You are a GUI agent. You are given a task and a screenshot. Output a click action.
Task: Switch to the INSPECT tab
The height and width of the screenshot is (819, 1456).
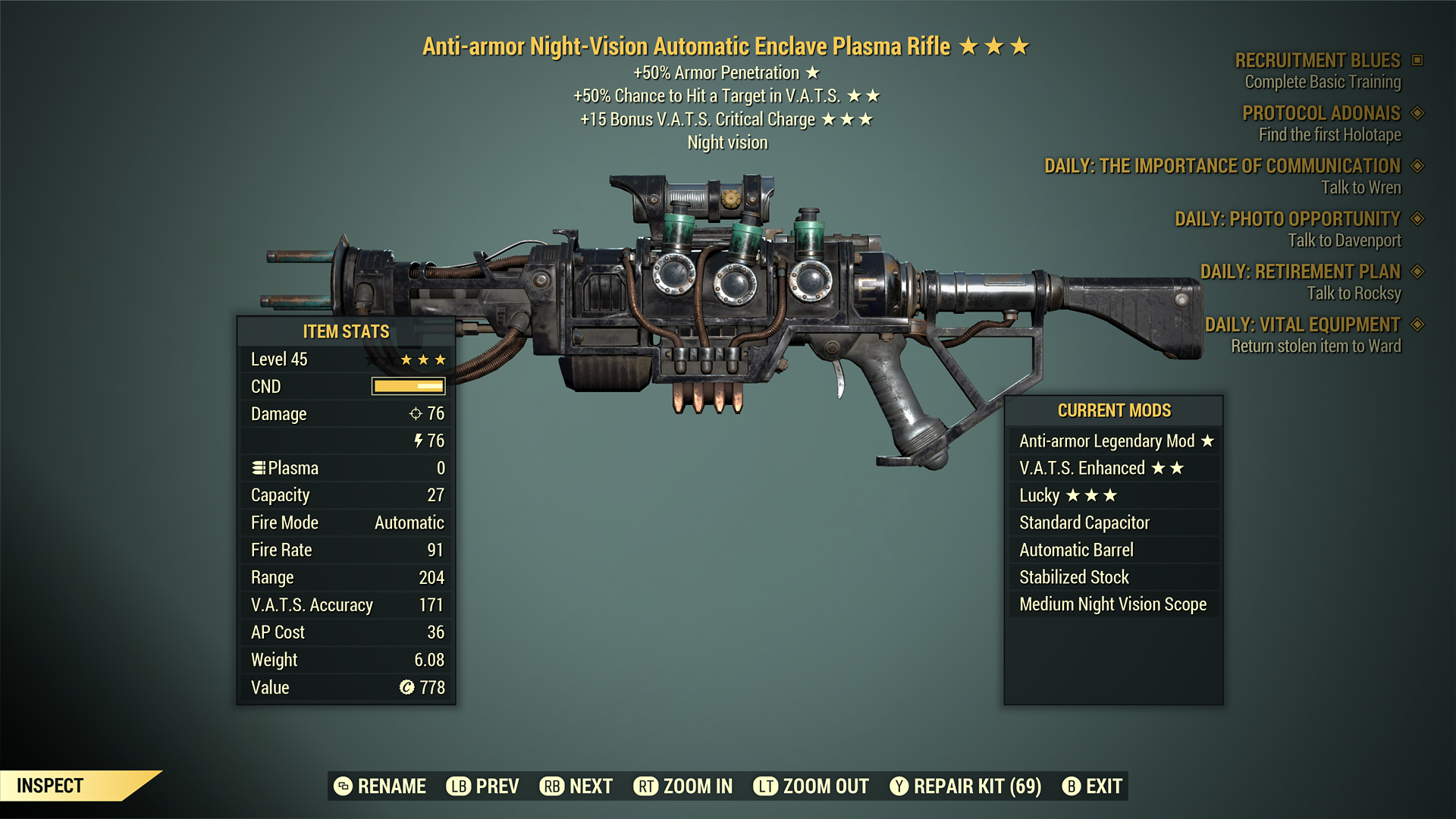coord(50,786)
